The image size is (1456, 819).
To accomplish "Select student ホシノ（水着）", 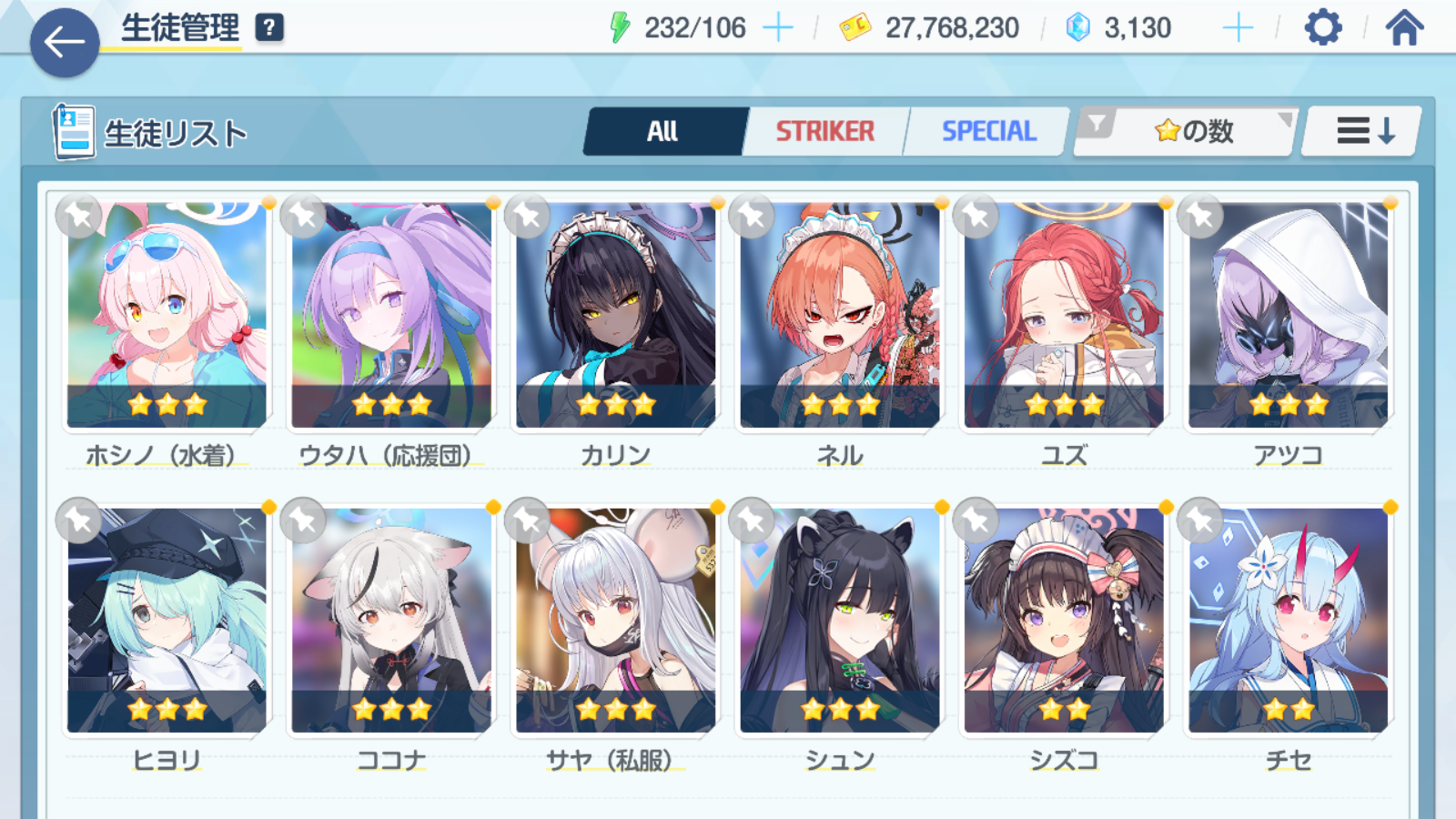I will 167,315.
